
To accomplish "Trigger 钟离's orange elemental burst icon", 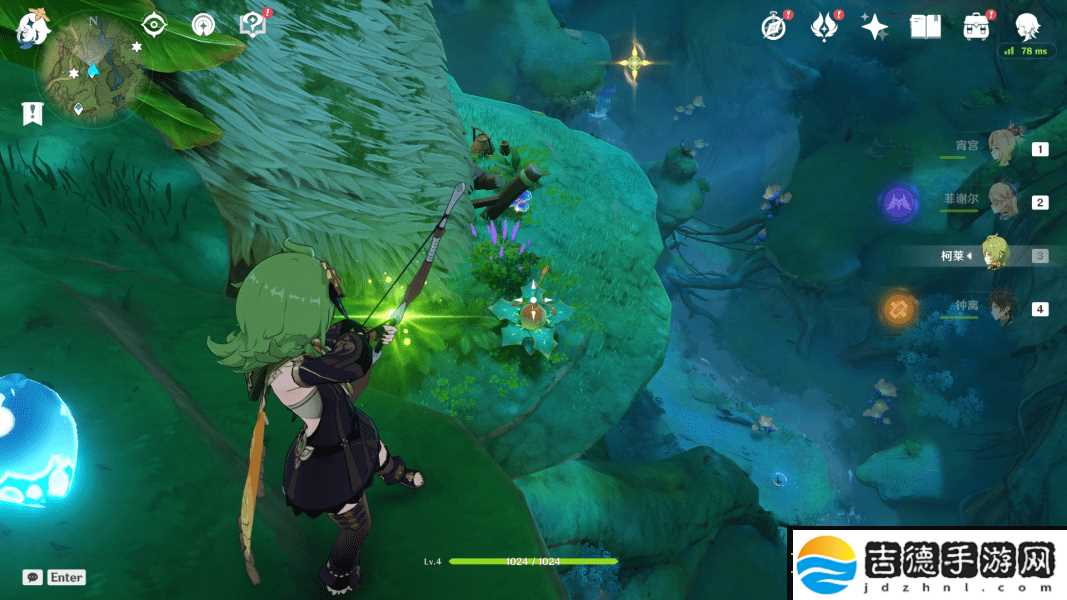I will pyautogui.click(x=899, y=310).
